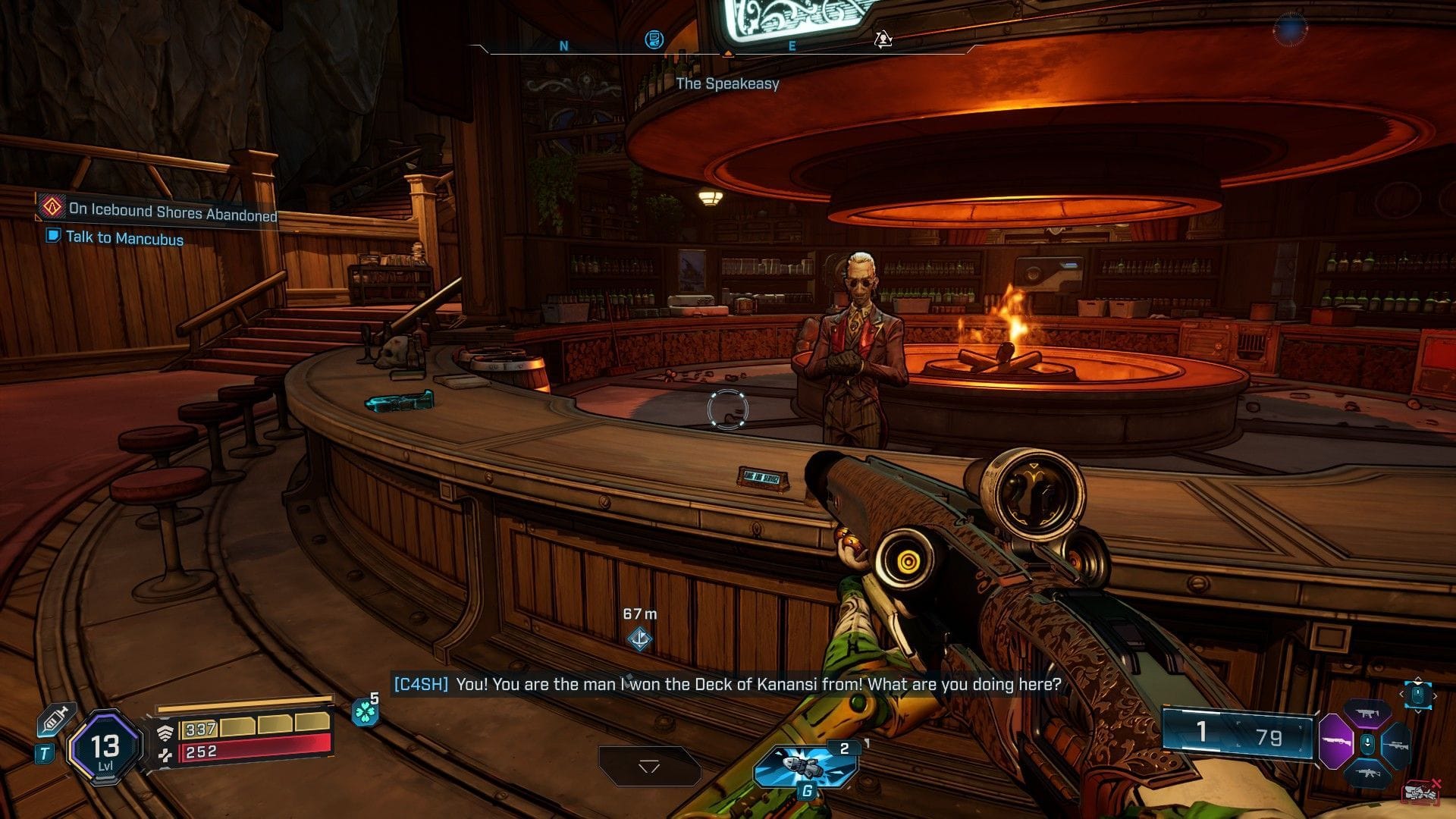
Task: Toggle the T indicator near the level badge
Action: click(x=44, y=753)
